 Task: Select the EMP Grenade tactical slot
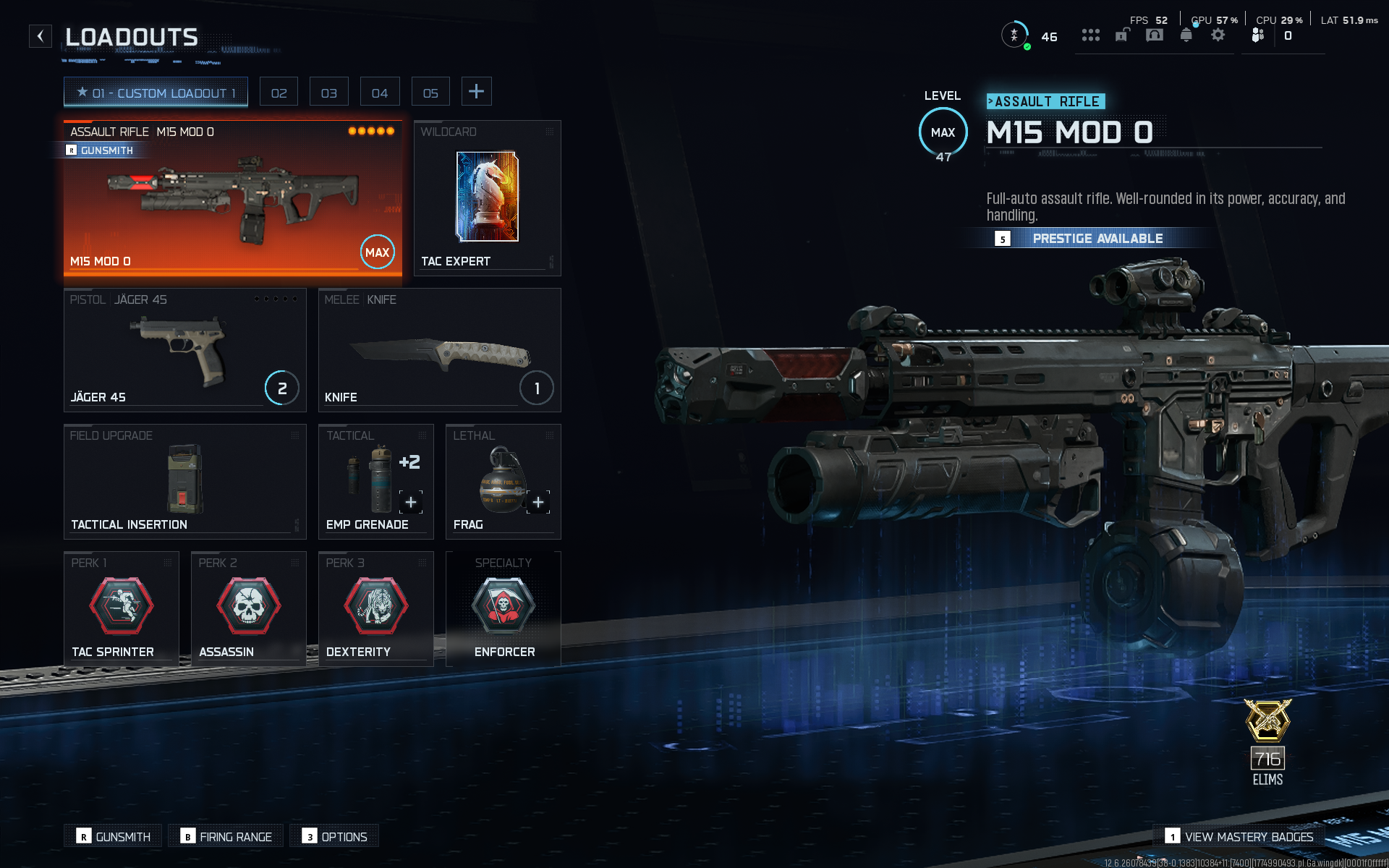375,482
